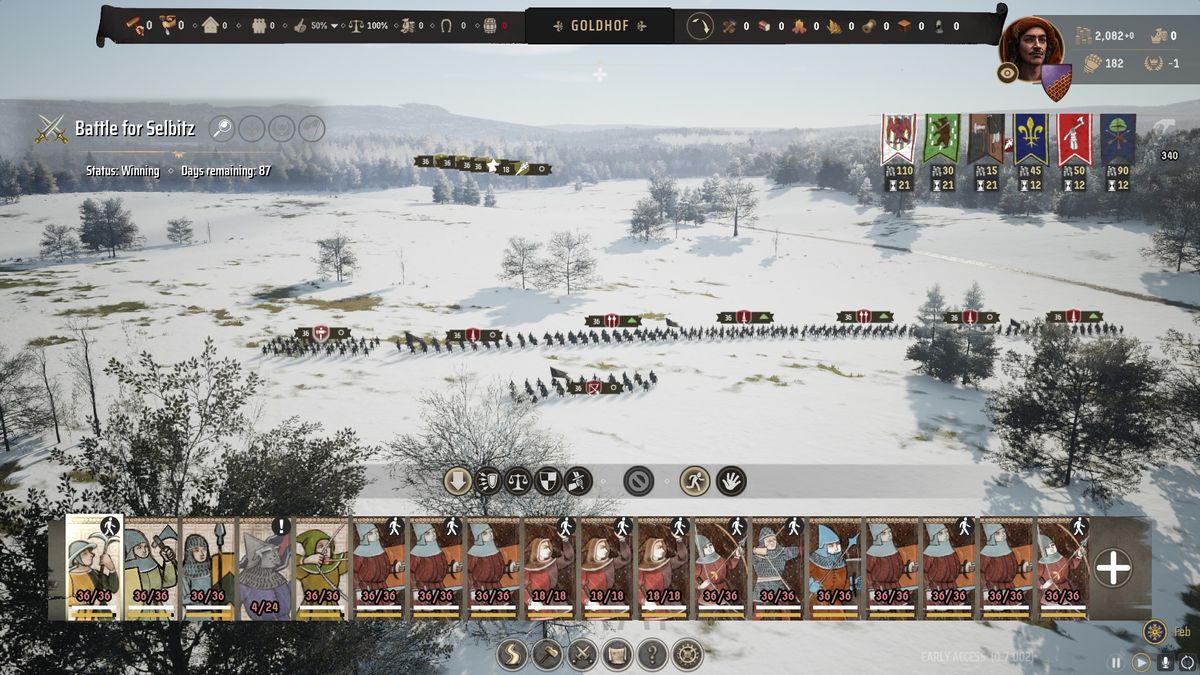
Task: Select the blue fleur-de-lis army banner
Action: 1031,138
